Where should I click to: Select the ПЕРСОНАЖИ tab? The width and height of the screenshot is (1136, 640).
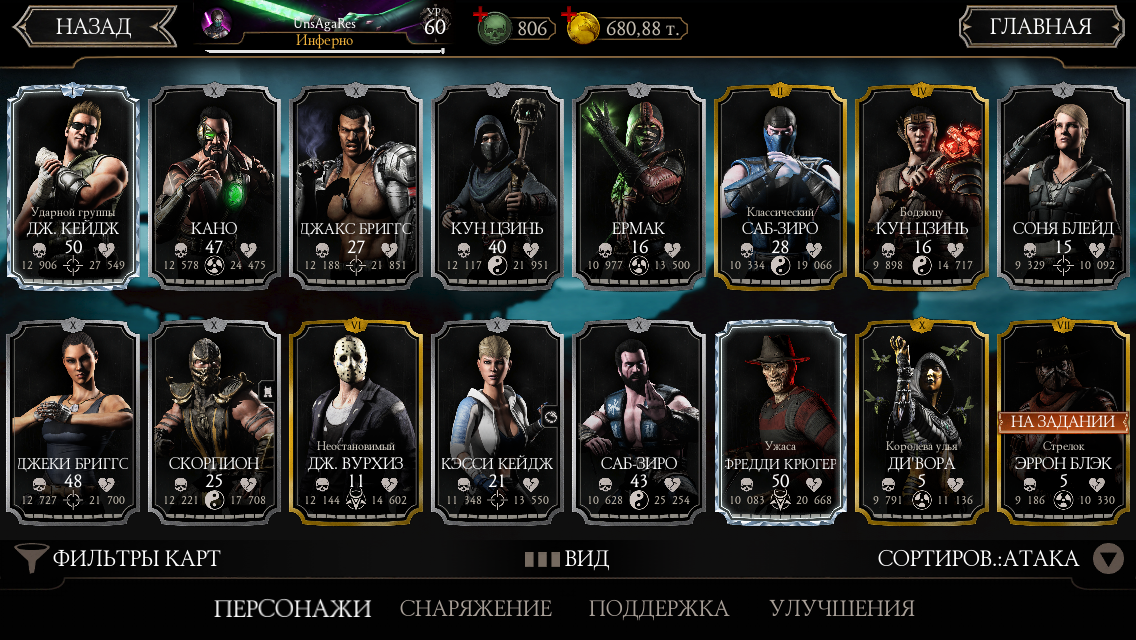pos(292,608)
